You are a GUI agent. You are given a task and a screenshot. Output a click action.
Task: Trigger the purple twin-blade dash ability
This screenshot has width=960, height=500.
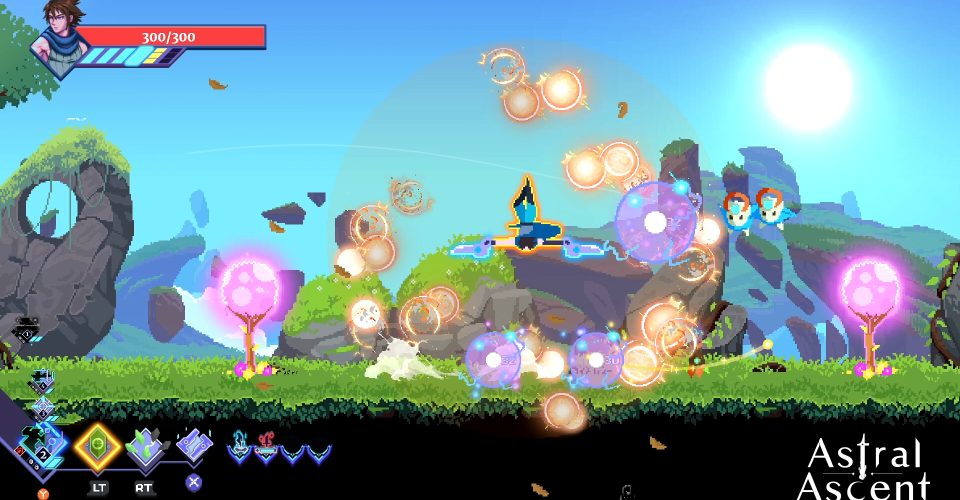194,445
